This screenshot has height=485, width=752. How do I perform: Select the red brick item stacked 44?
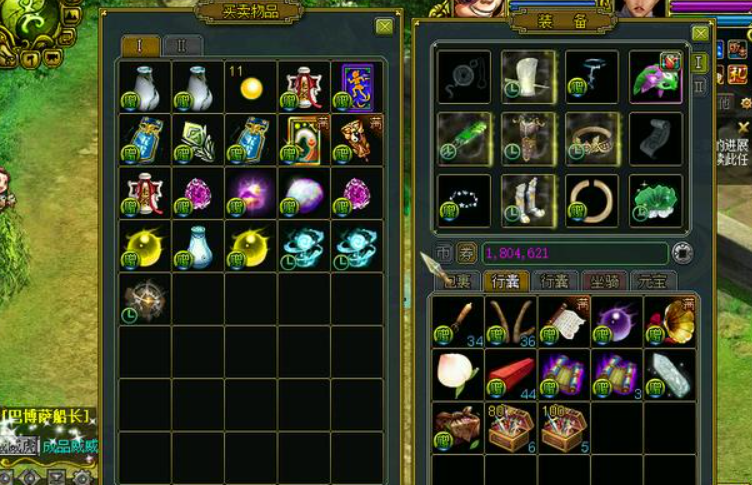pyautogui.click(x=510, y=372)
